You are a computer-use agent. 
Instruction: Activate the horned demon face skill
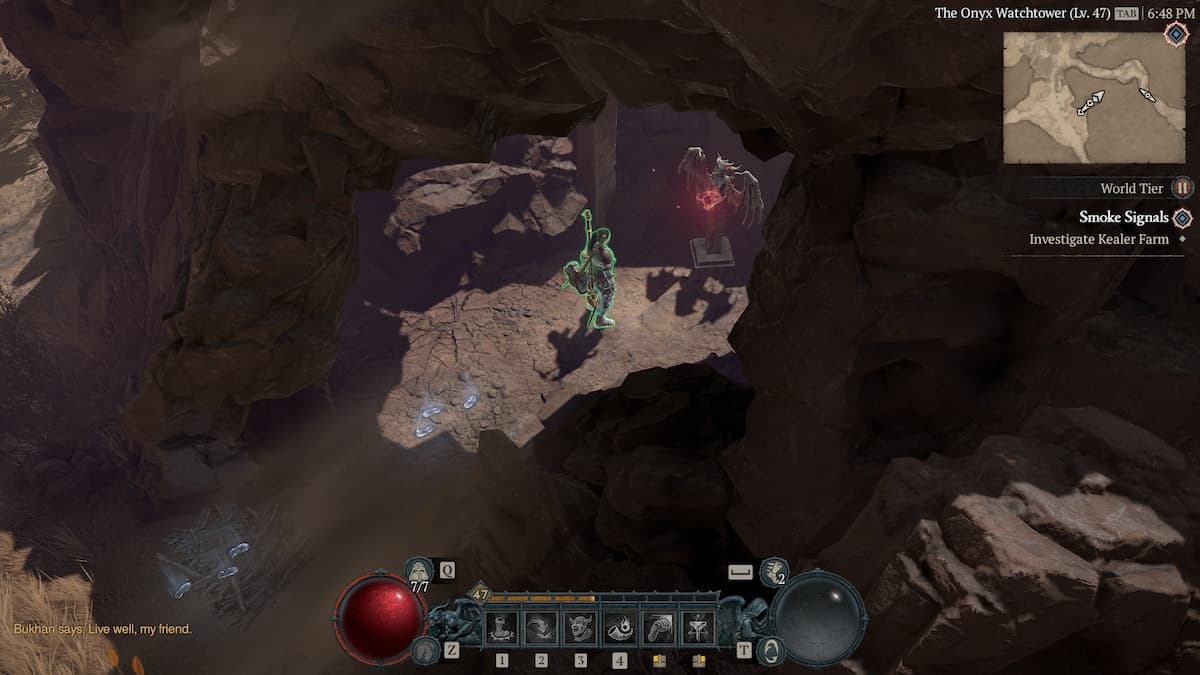[580, 628]
